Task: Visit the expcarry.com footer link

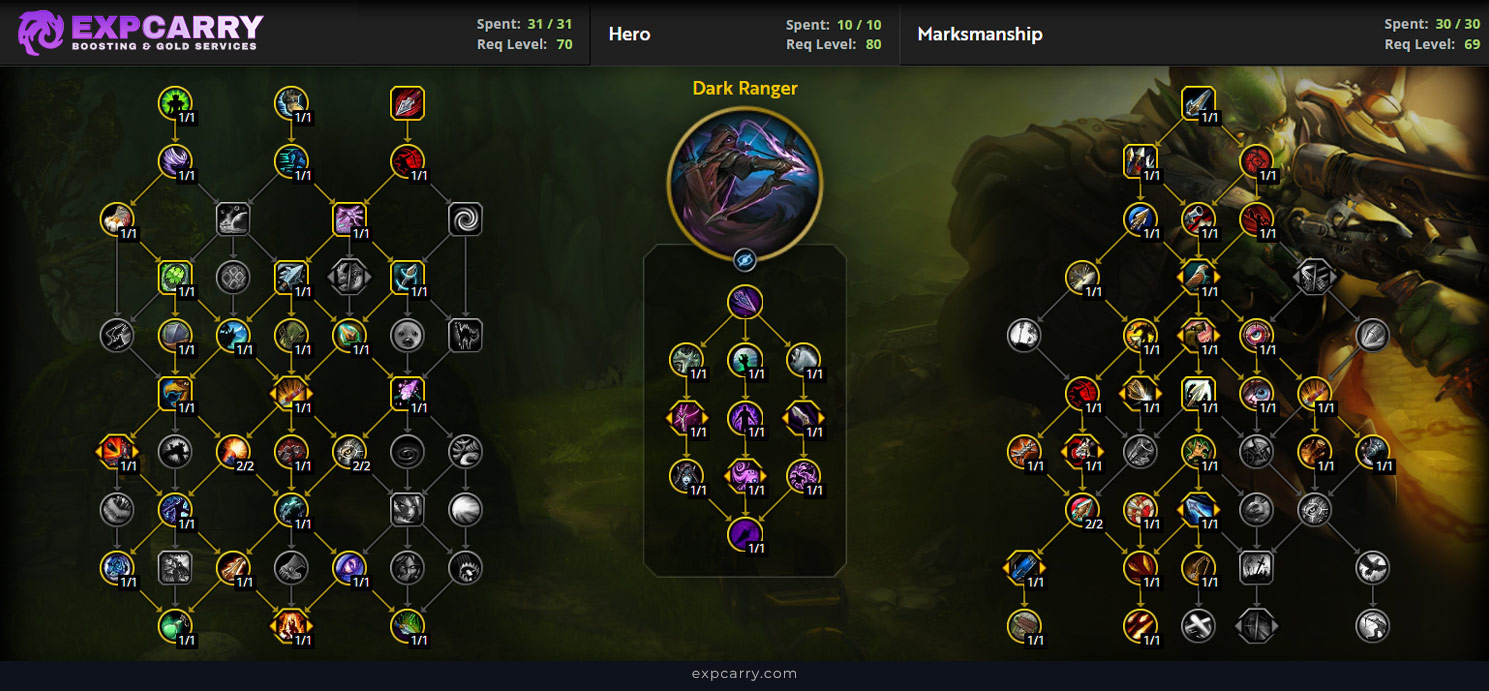Action: (x=744, y=674)
